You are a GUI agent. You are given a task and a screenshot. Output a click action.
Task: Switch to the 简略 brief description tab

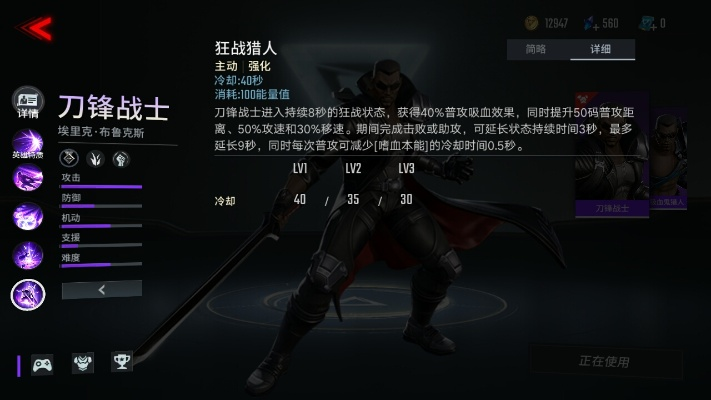[536, 49]
